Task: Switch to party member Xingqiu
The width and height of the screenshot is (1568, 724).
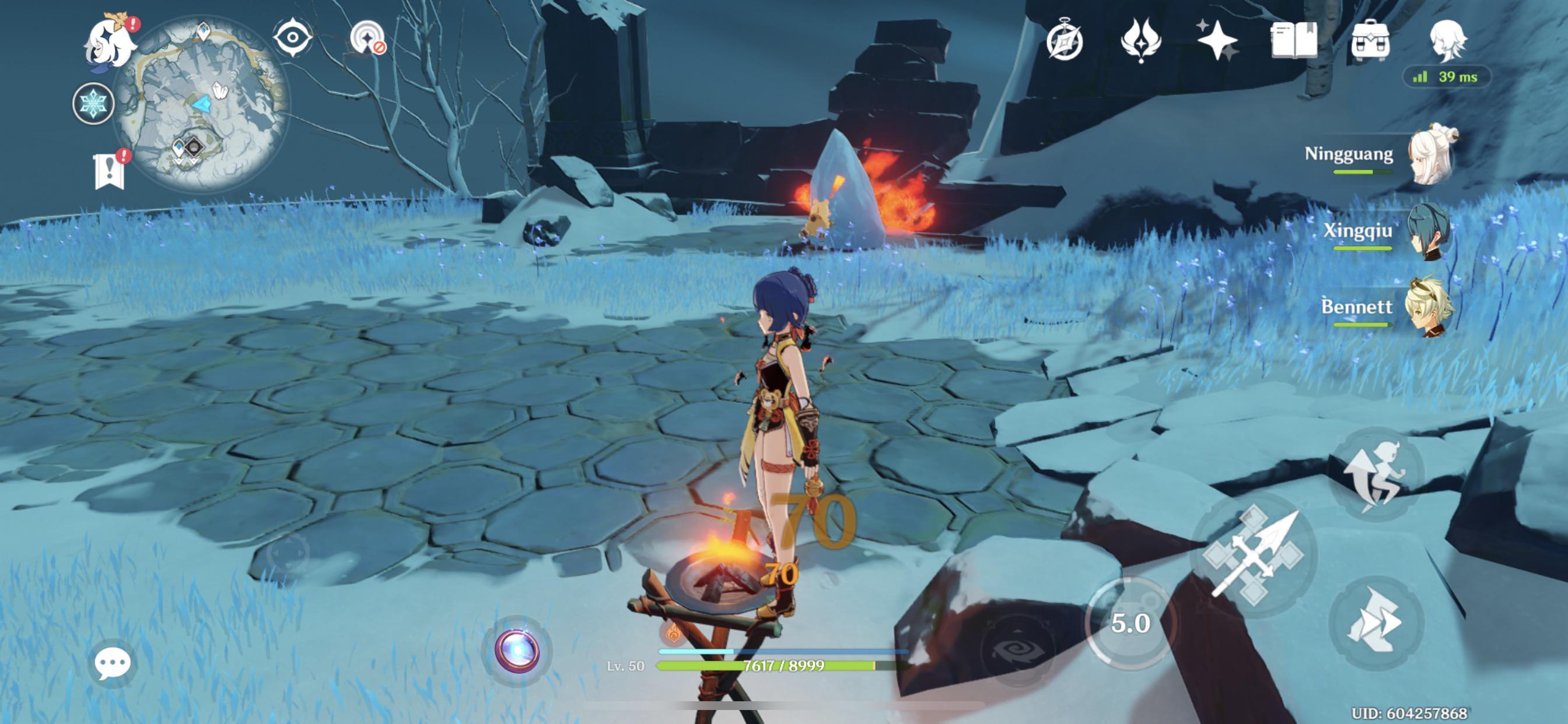Action: tap(1430, 231)
